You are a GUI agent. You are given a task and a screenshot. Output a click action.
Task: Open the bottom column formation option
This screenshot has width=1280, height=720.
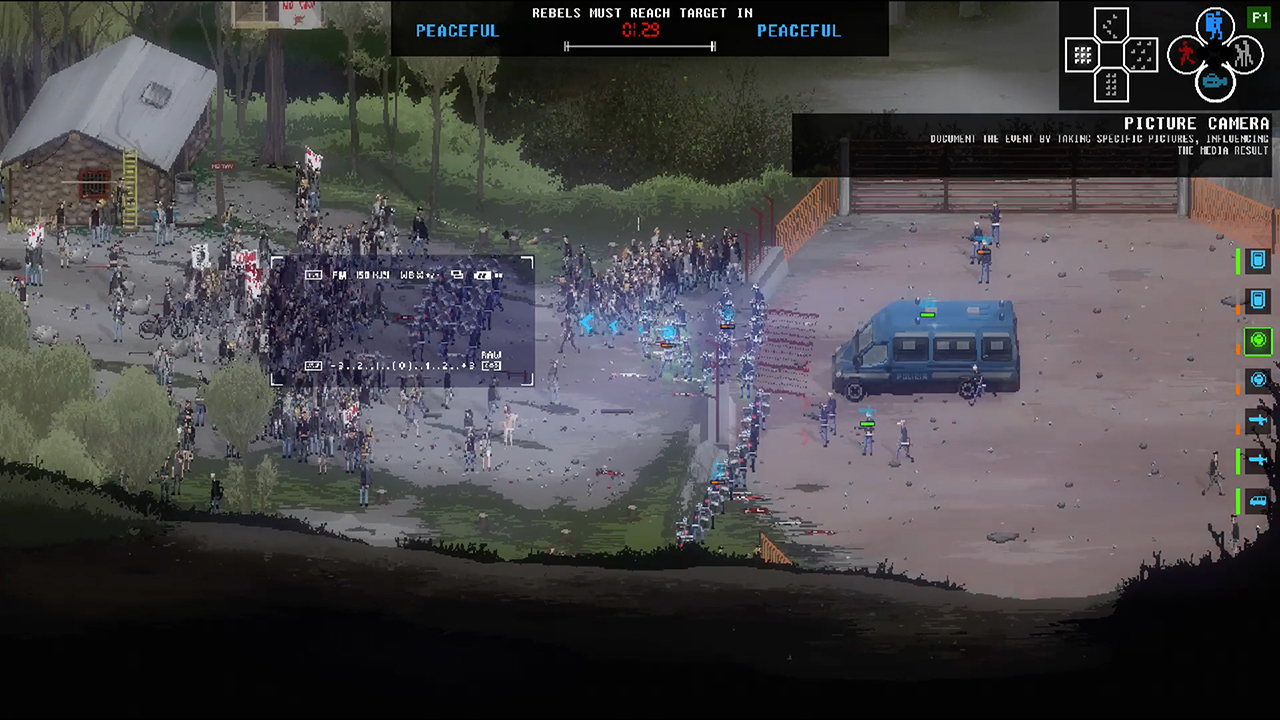(1110, 84)
